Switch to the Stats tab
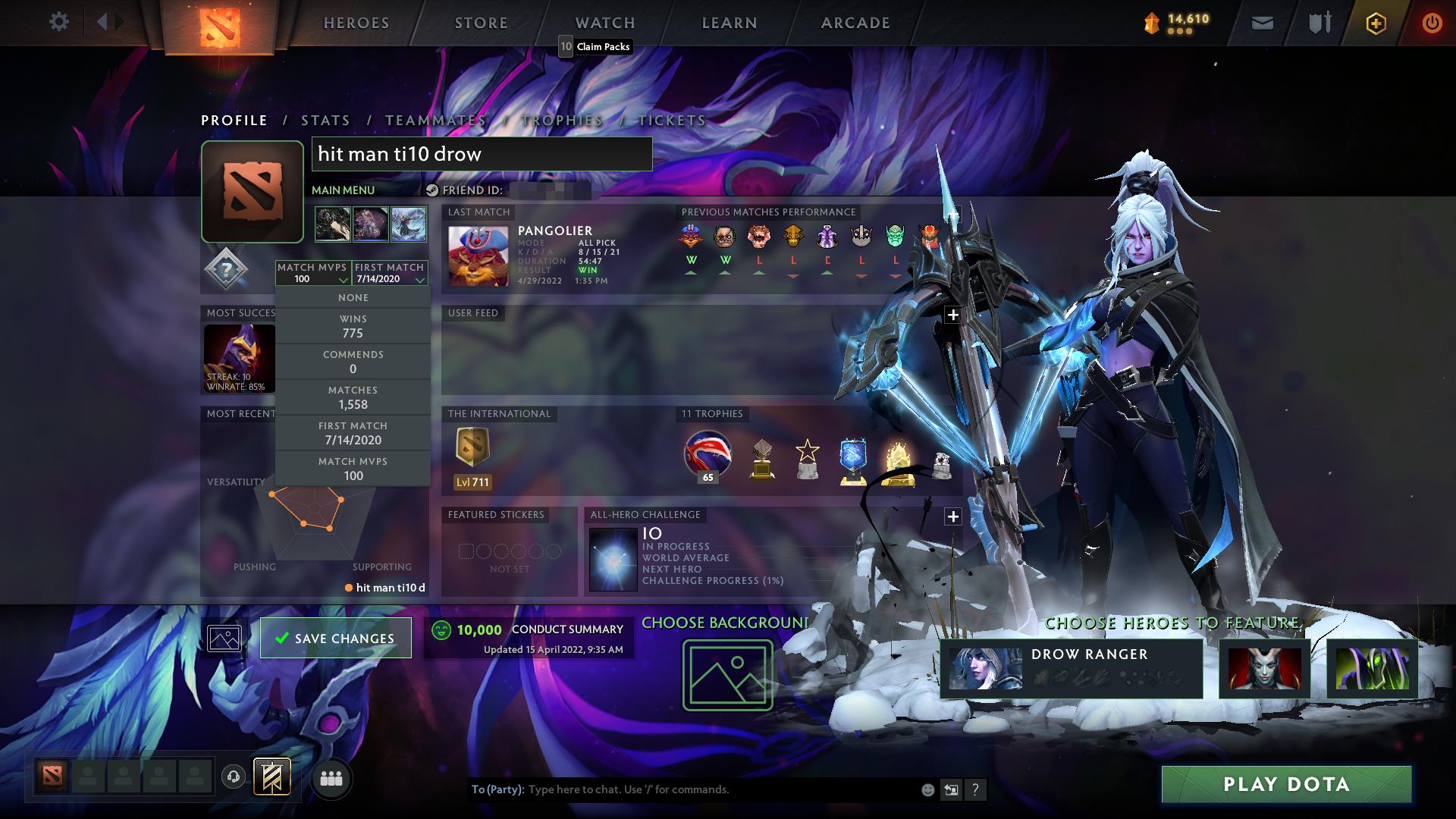 click(325, 121)
